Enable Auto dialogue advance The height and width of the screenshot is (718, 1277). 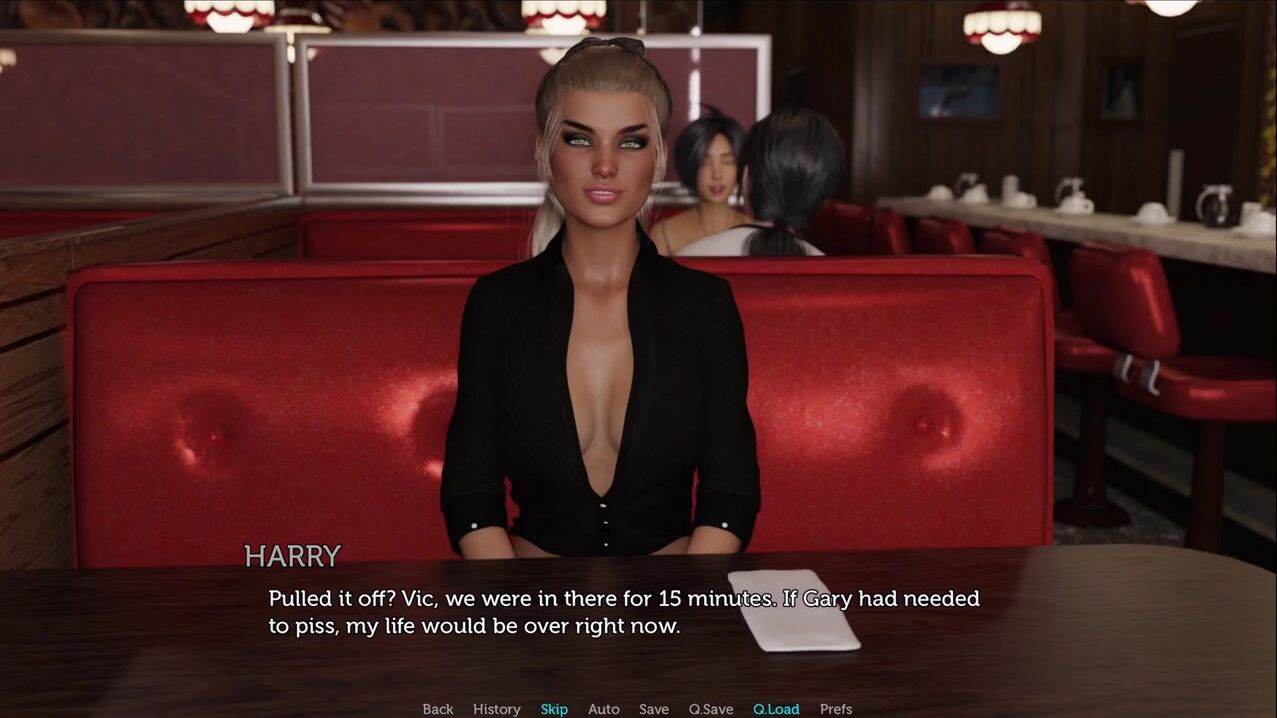(603, 709)
